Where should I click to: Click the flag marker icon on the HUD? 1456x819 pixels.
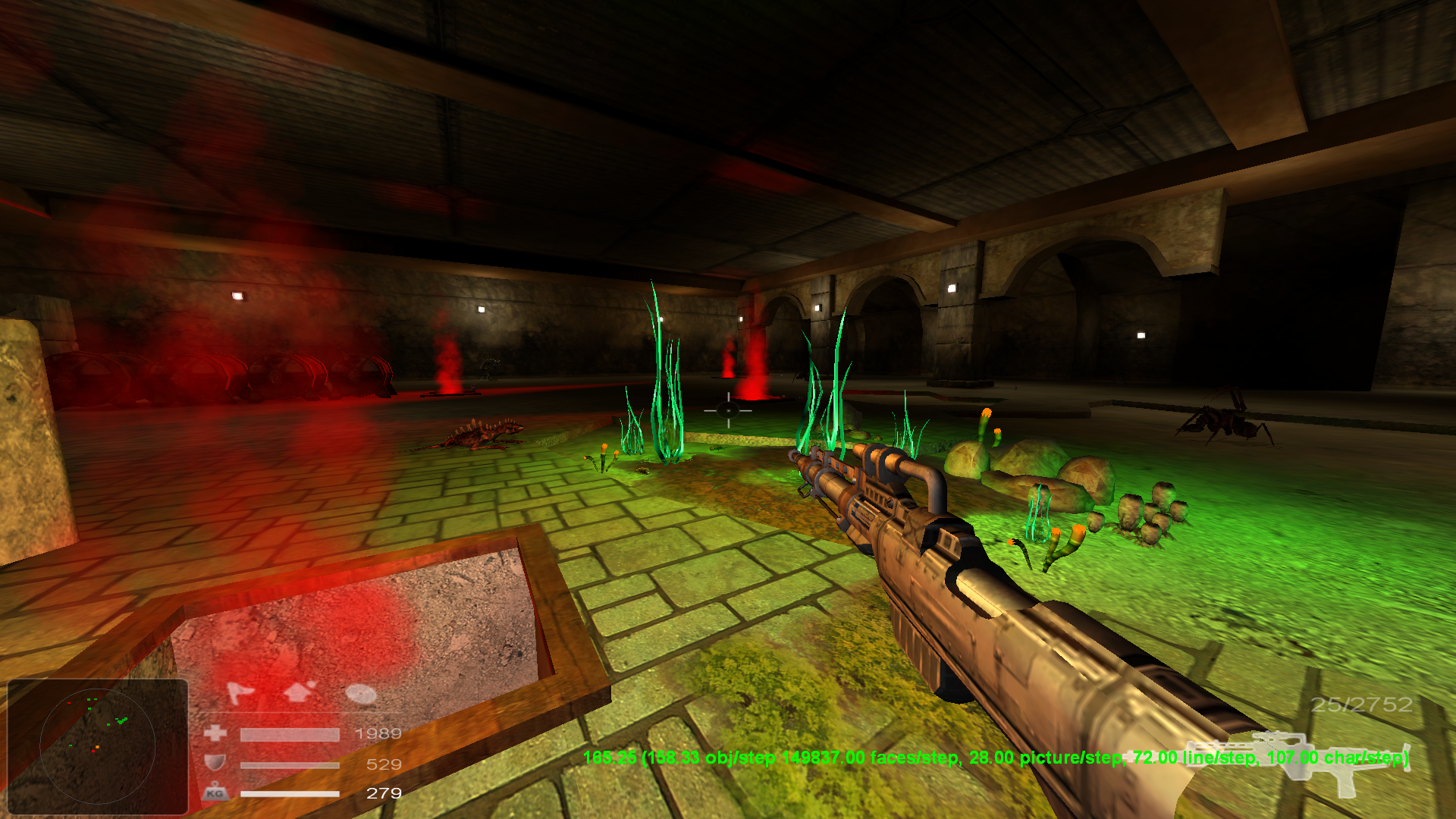[x=240, y=692]
